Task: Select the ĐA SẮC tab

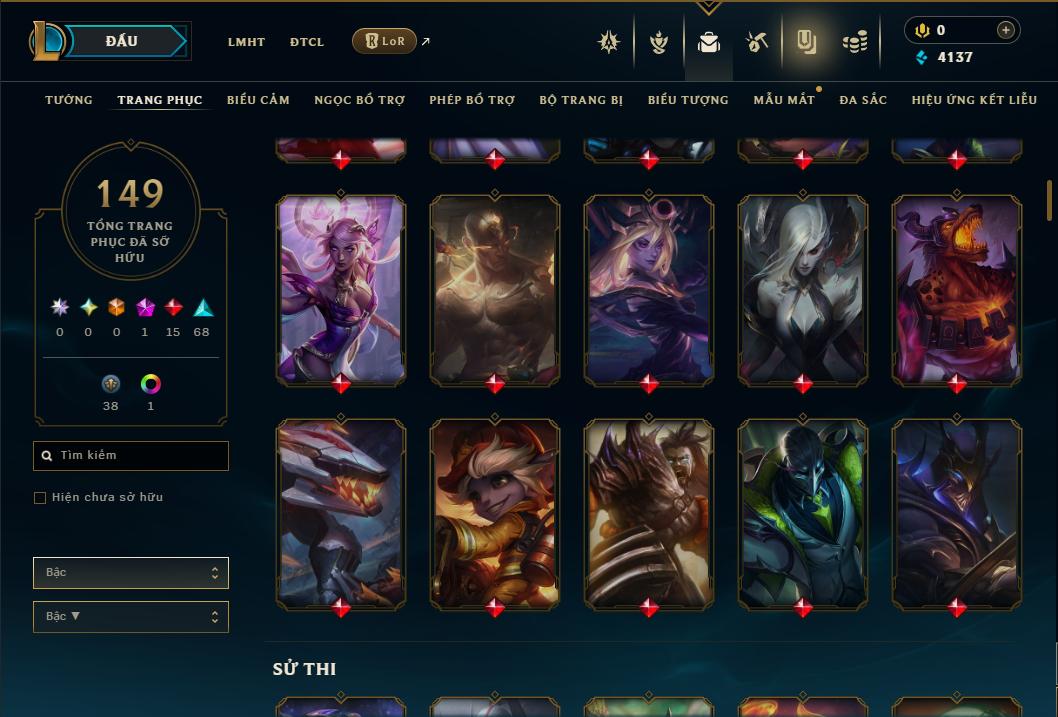Action: pyautogui.click(x=863, y=100)
